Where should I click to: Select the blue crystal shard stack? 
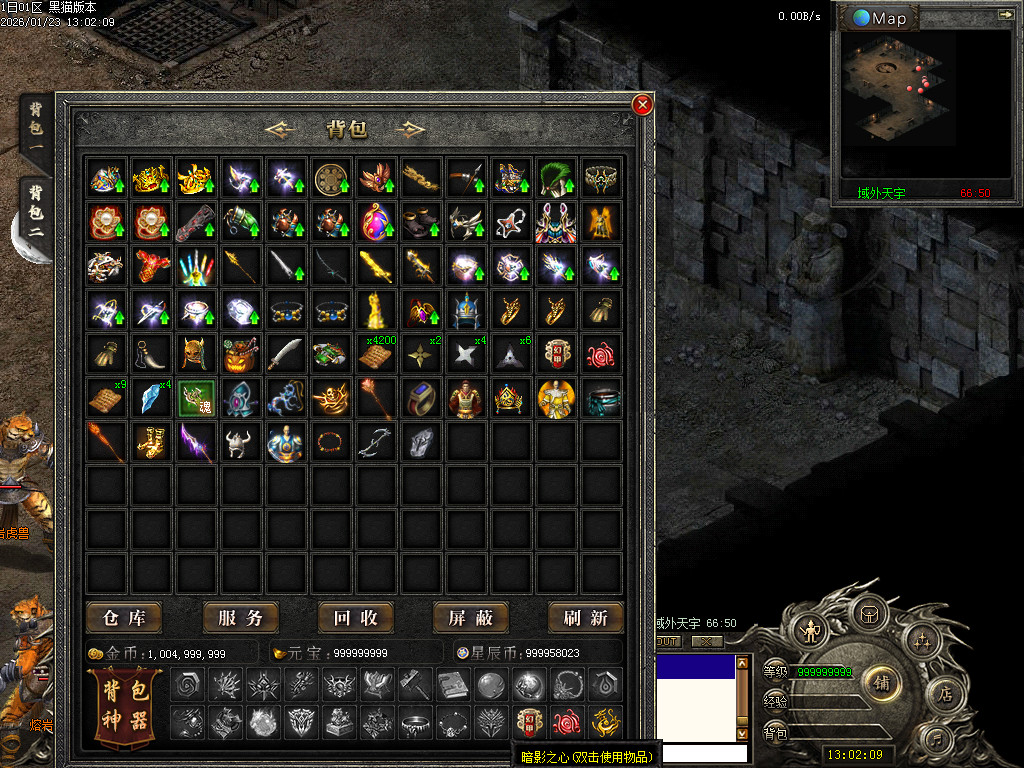point(150,398)
